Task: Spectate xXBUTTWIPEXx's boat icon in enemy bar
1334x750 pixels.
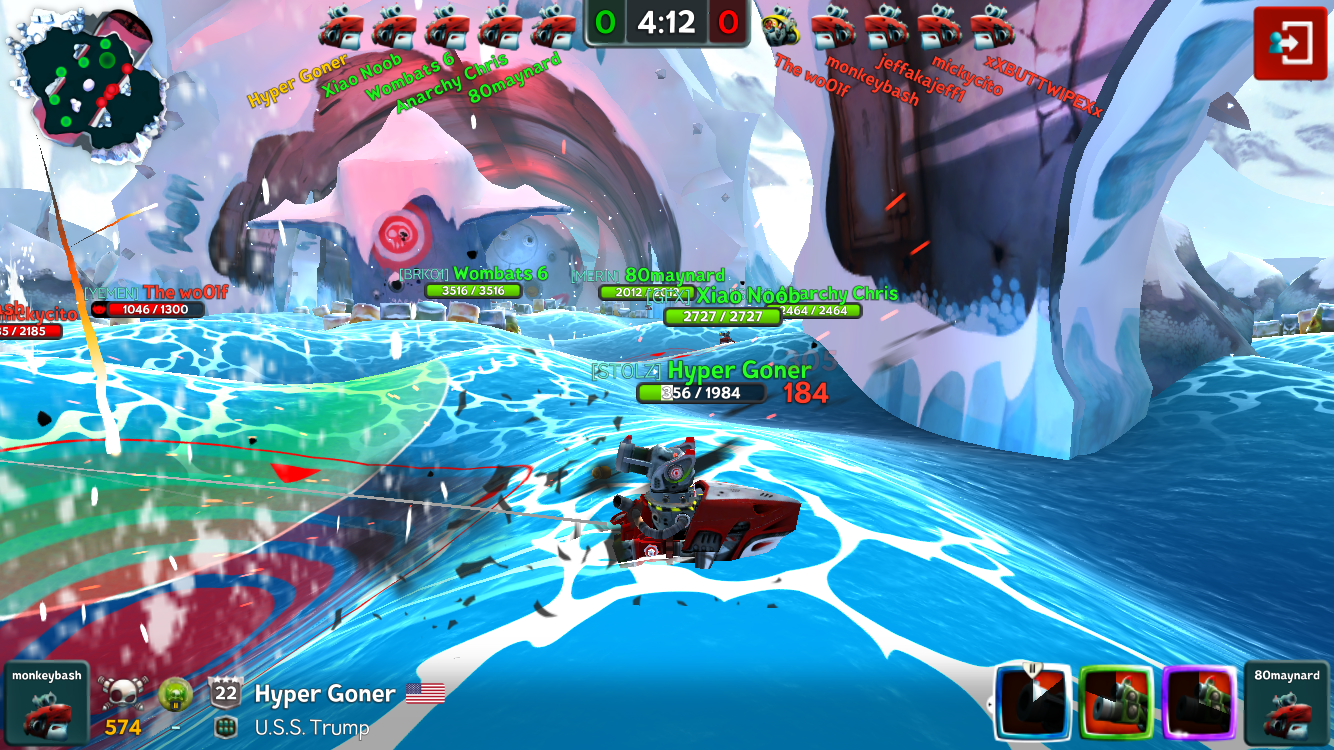Action: [991, 27]
